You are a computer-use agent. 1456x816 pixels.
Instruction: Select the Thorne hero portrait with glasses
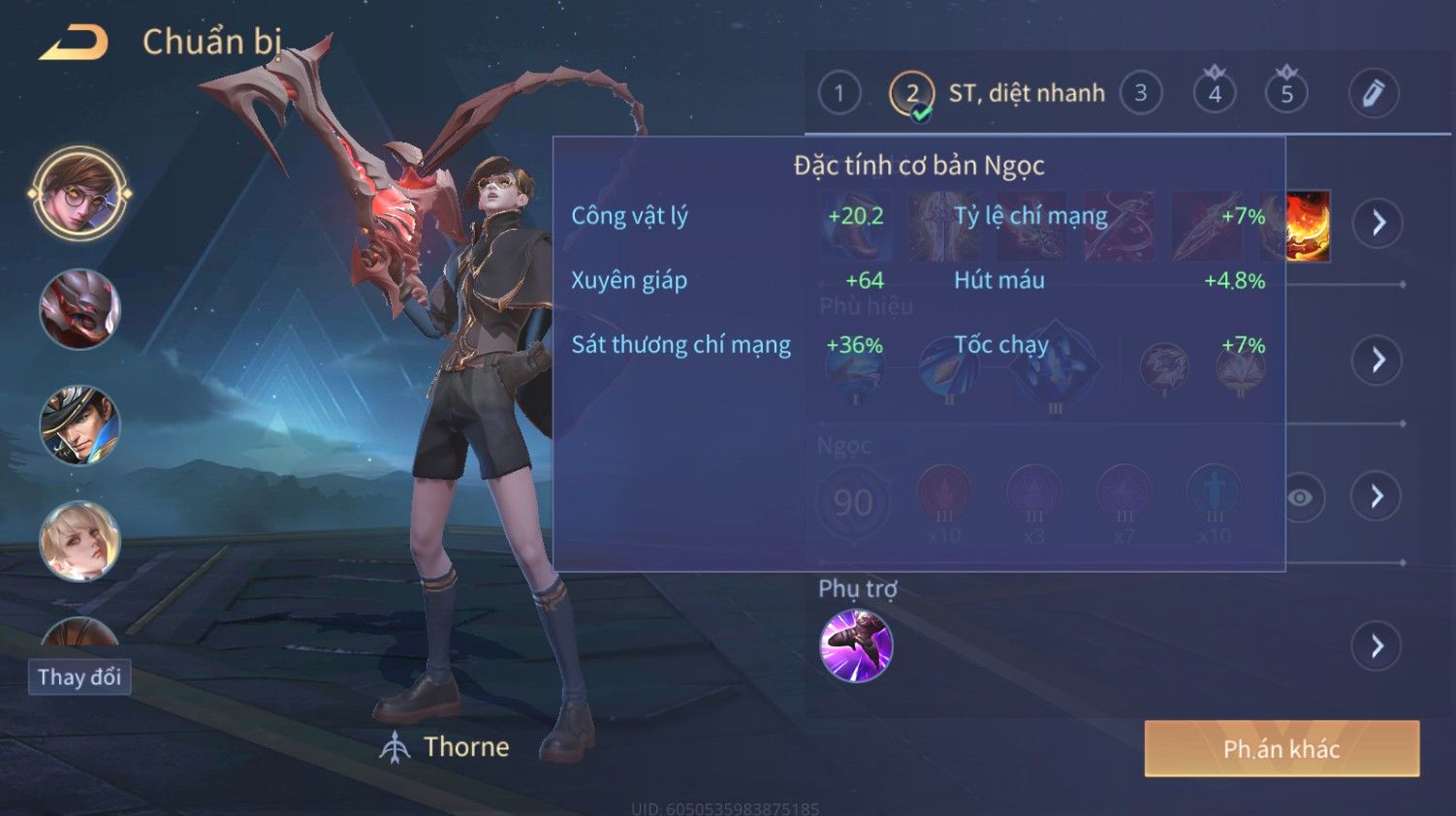click(80, 194)
